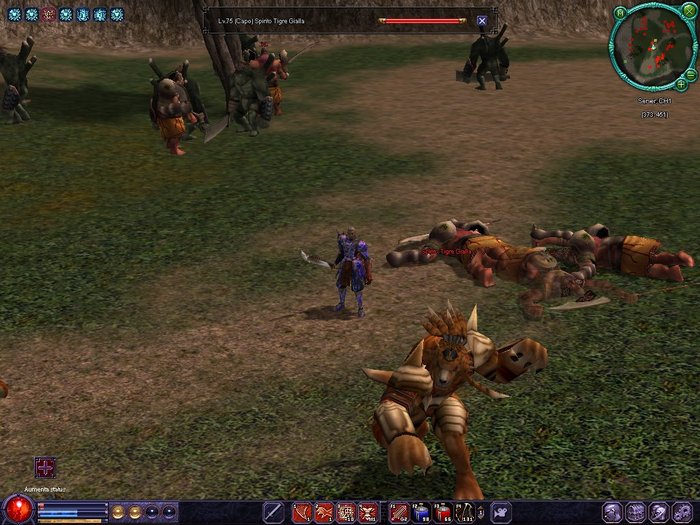The height and width of the screenshot is (525, 700).
Task: Click the red orb at the bottom-left corner
Action: 16,510
